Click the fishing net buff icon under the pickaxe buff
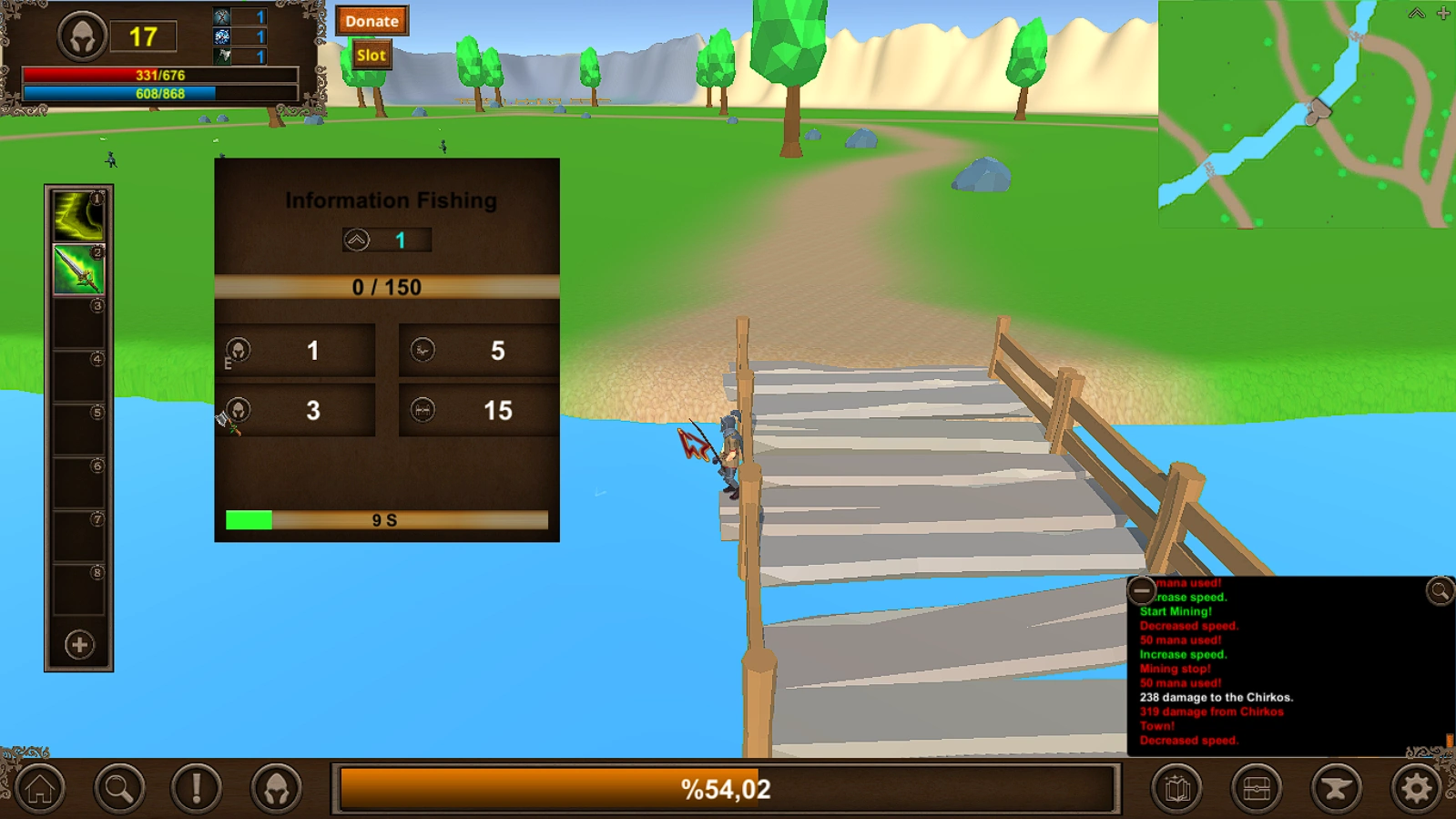The width and height of the screenshot is (1456, 819). [221, 36]
